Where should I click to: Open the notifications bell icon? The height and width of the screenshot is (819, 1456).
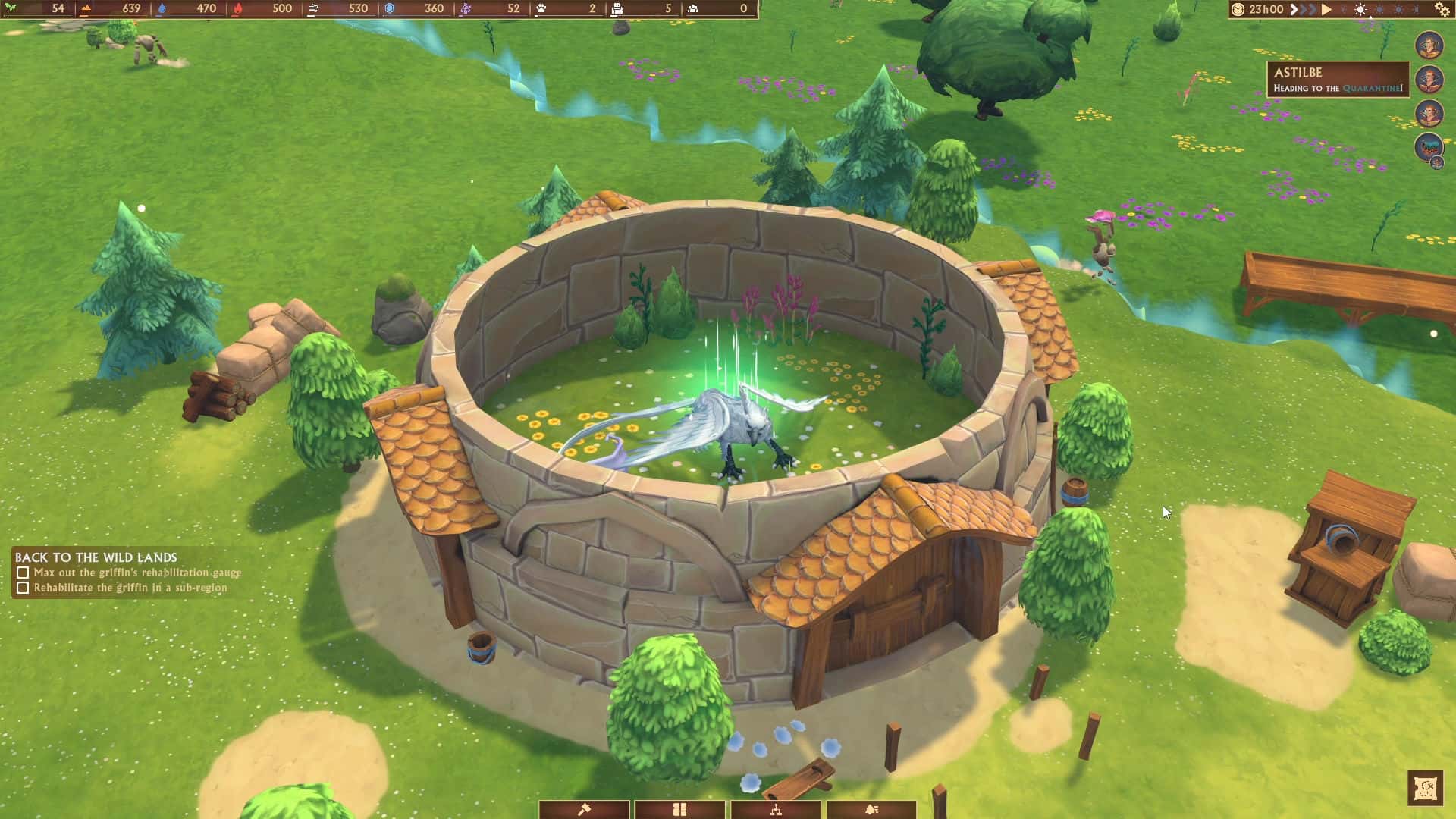pos(872,809)
